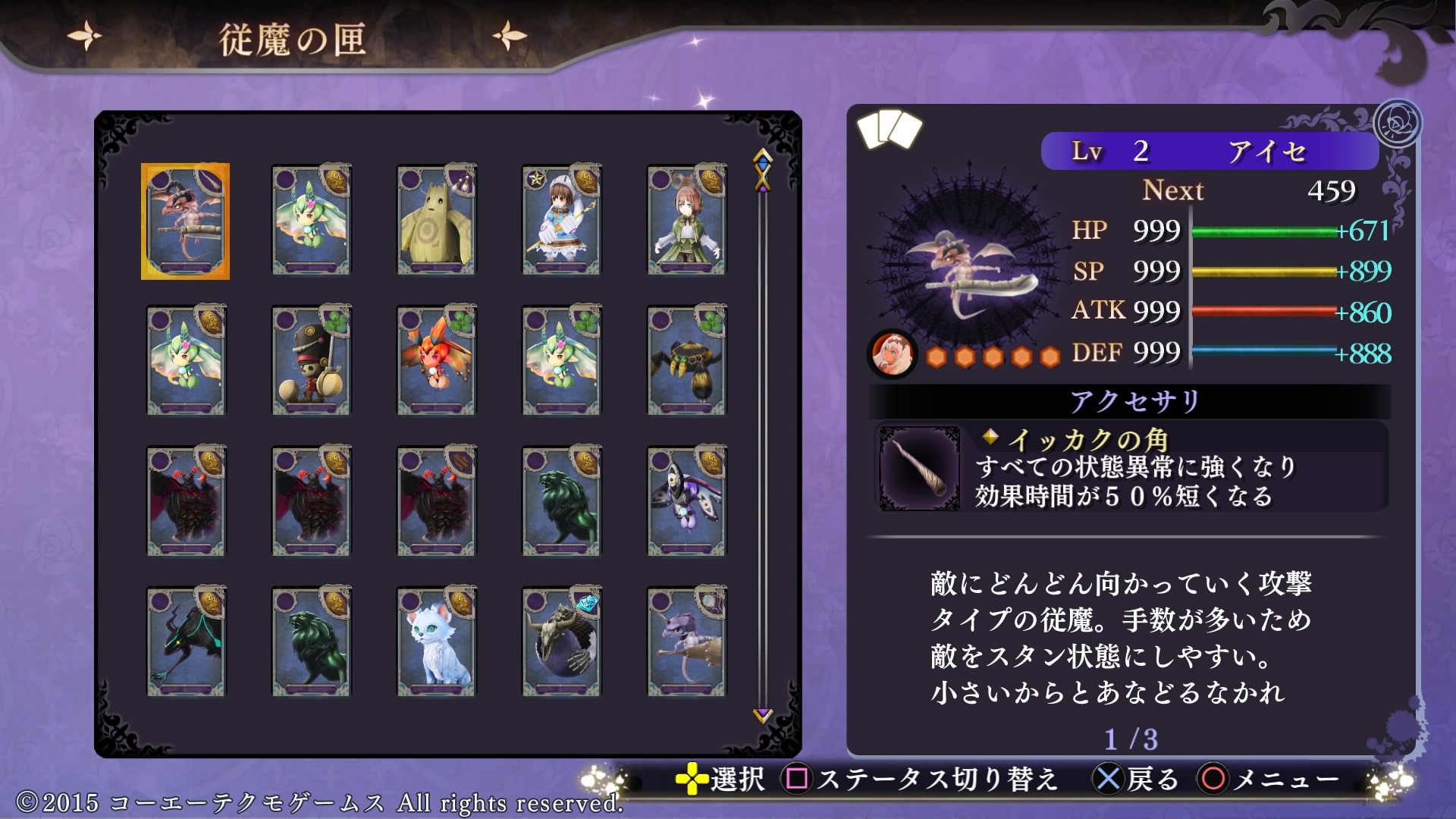
Task: Select the purple-hat butterfly creature card
Action: point(686,501)
